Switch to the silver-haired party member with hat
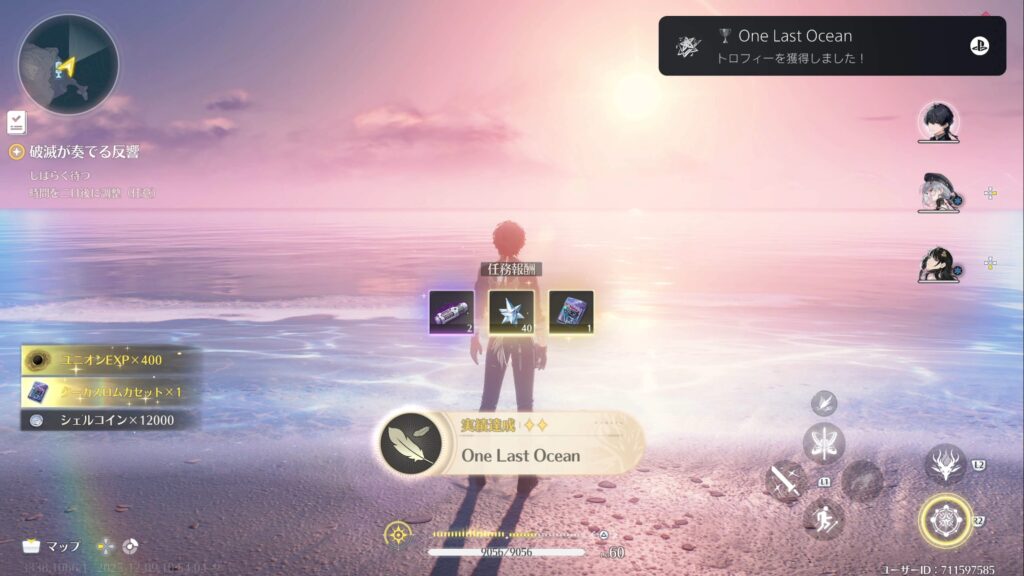 click(x=938, y=192)
